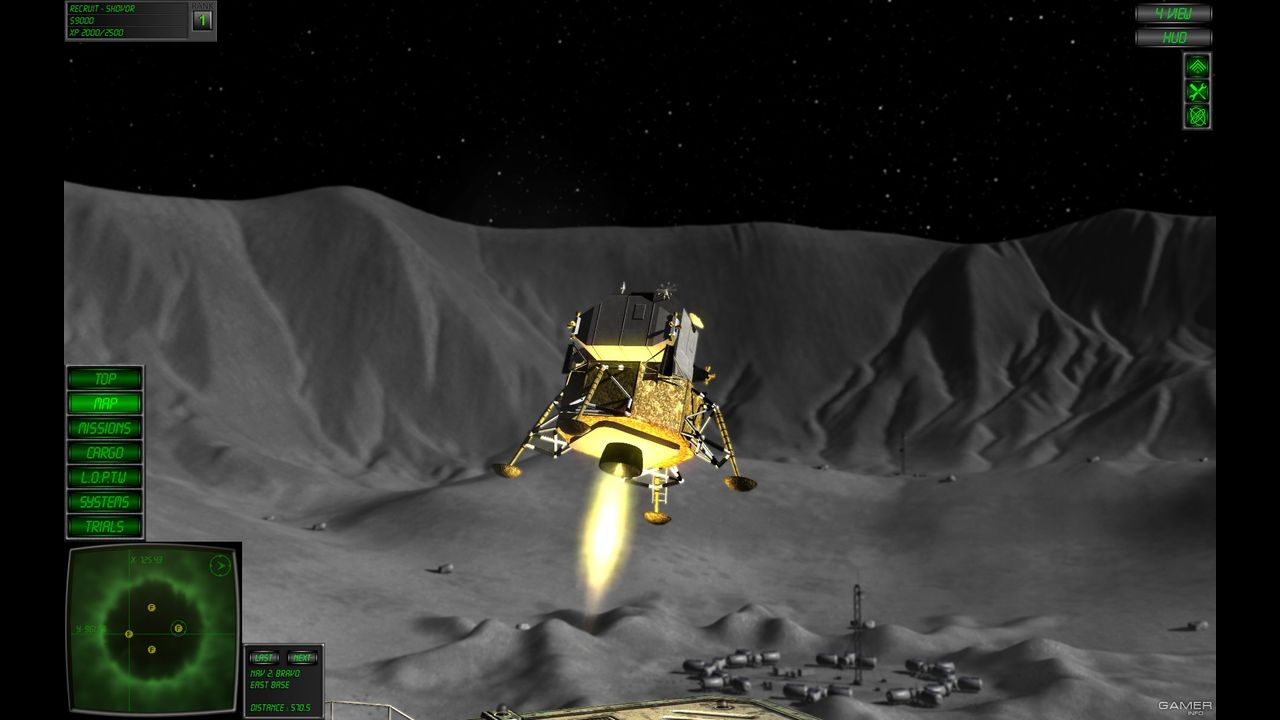Show the MISSIONS list

pyautogui.click(x=105, y=428)
